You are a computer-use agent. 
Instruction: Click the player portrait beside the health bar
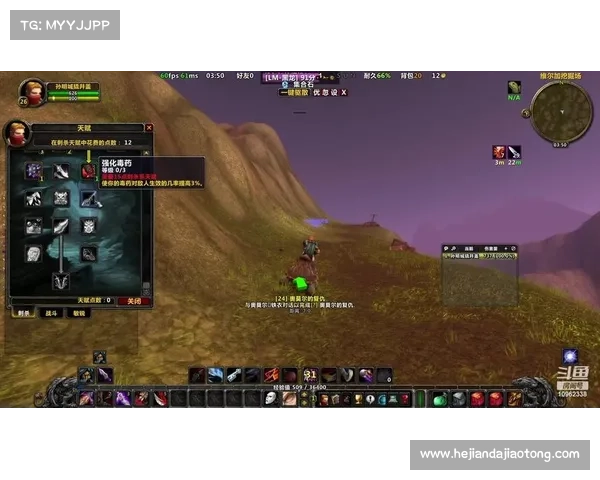[x=30, y=93]
